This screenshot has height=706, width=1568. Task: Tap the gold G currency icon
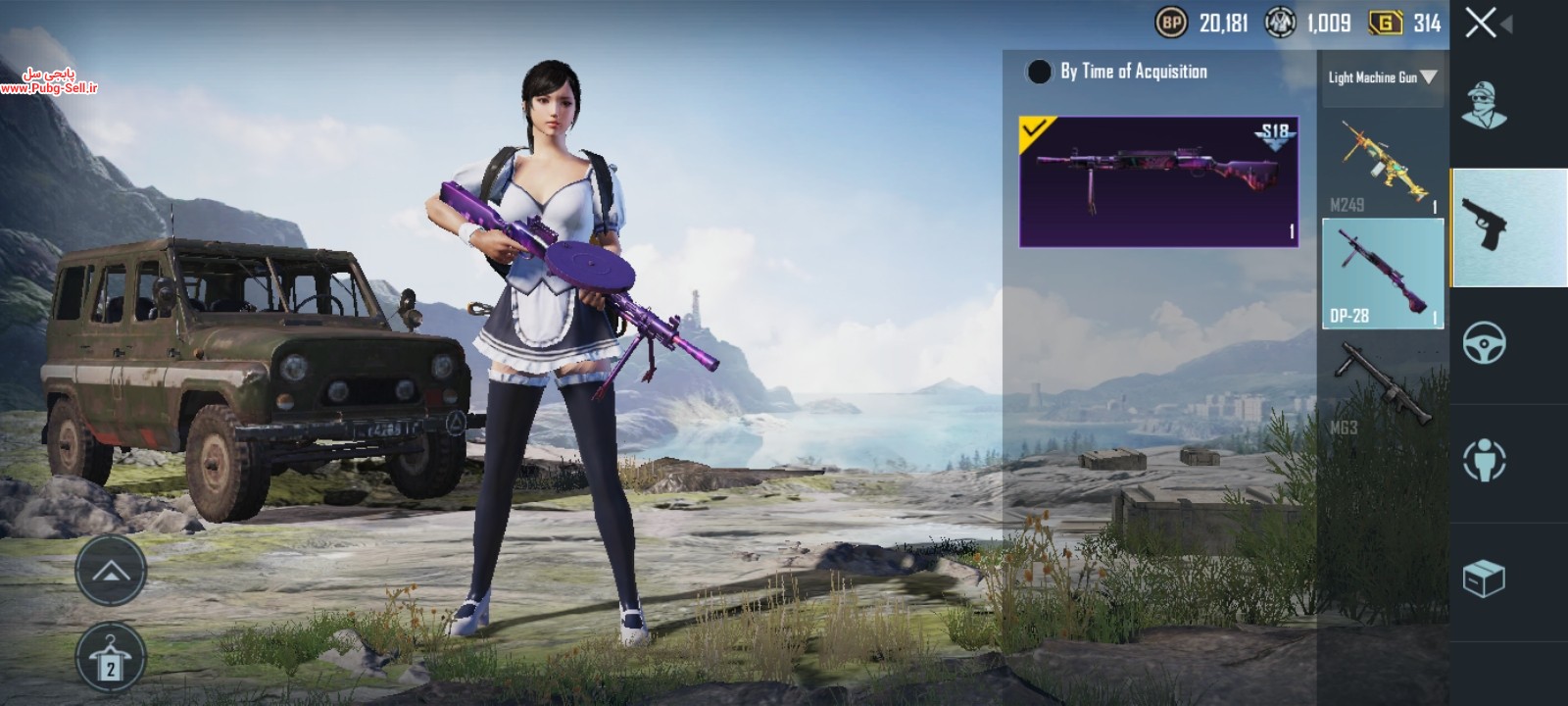click(x=1386, y=22)
